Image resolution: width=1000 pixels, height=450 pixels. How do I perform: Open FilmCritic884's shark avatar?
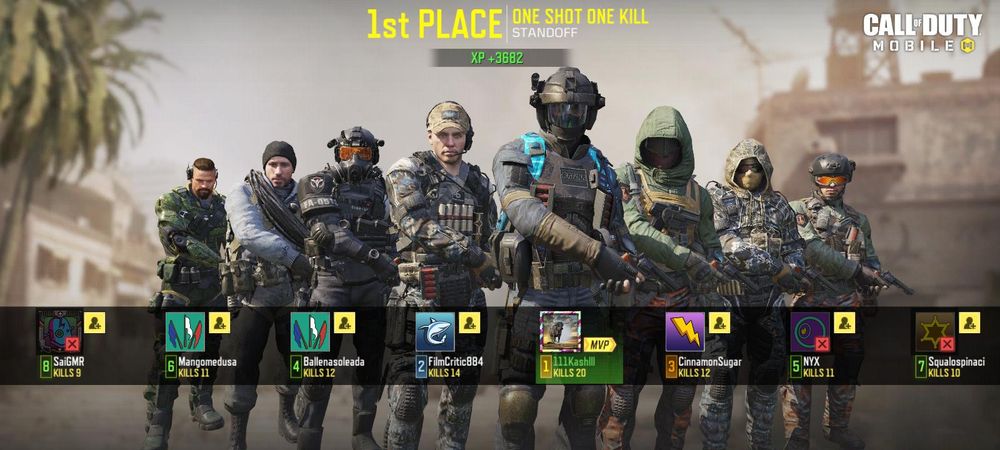pos(435,332)
